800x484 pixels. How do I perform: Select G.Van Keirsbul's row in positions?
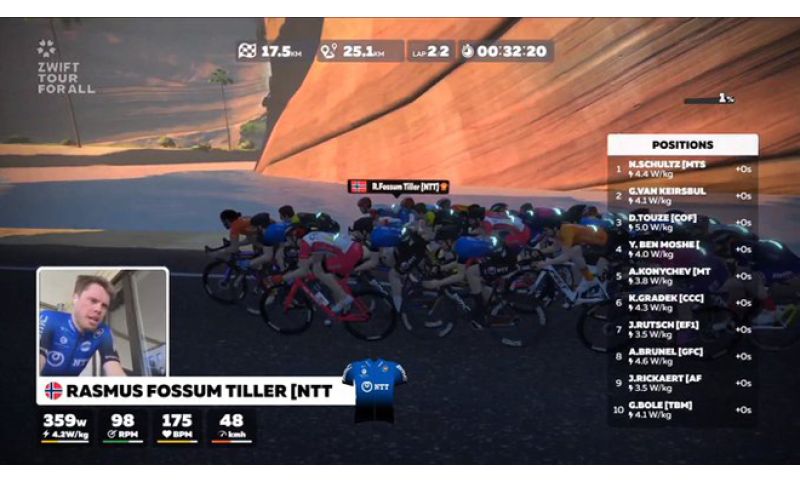pos(682,195)
